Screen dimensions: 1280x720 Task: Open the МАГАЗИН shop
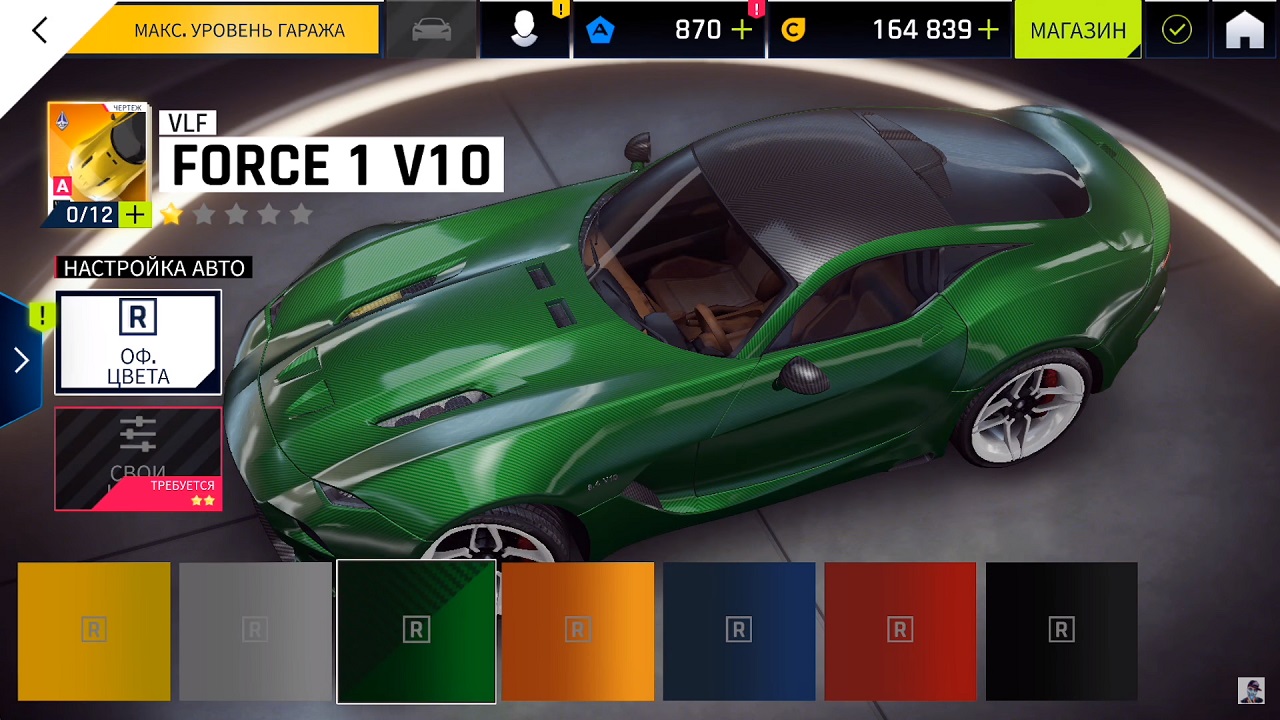(x=1077, y=30)
